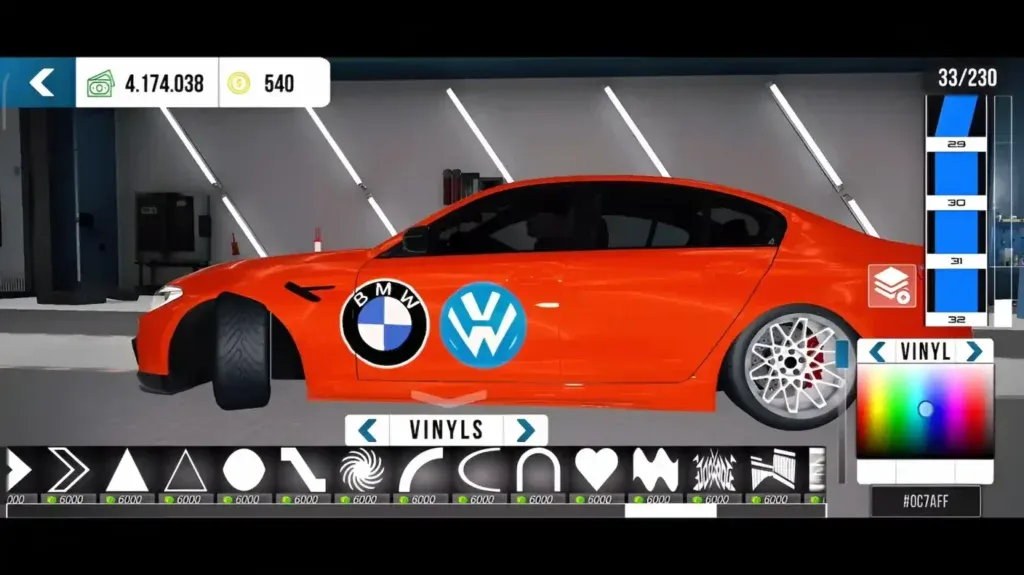
Task: Go to next VINYLS category
Action: coord(525,431)
